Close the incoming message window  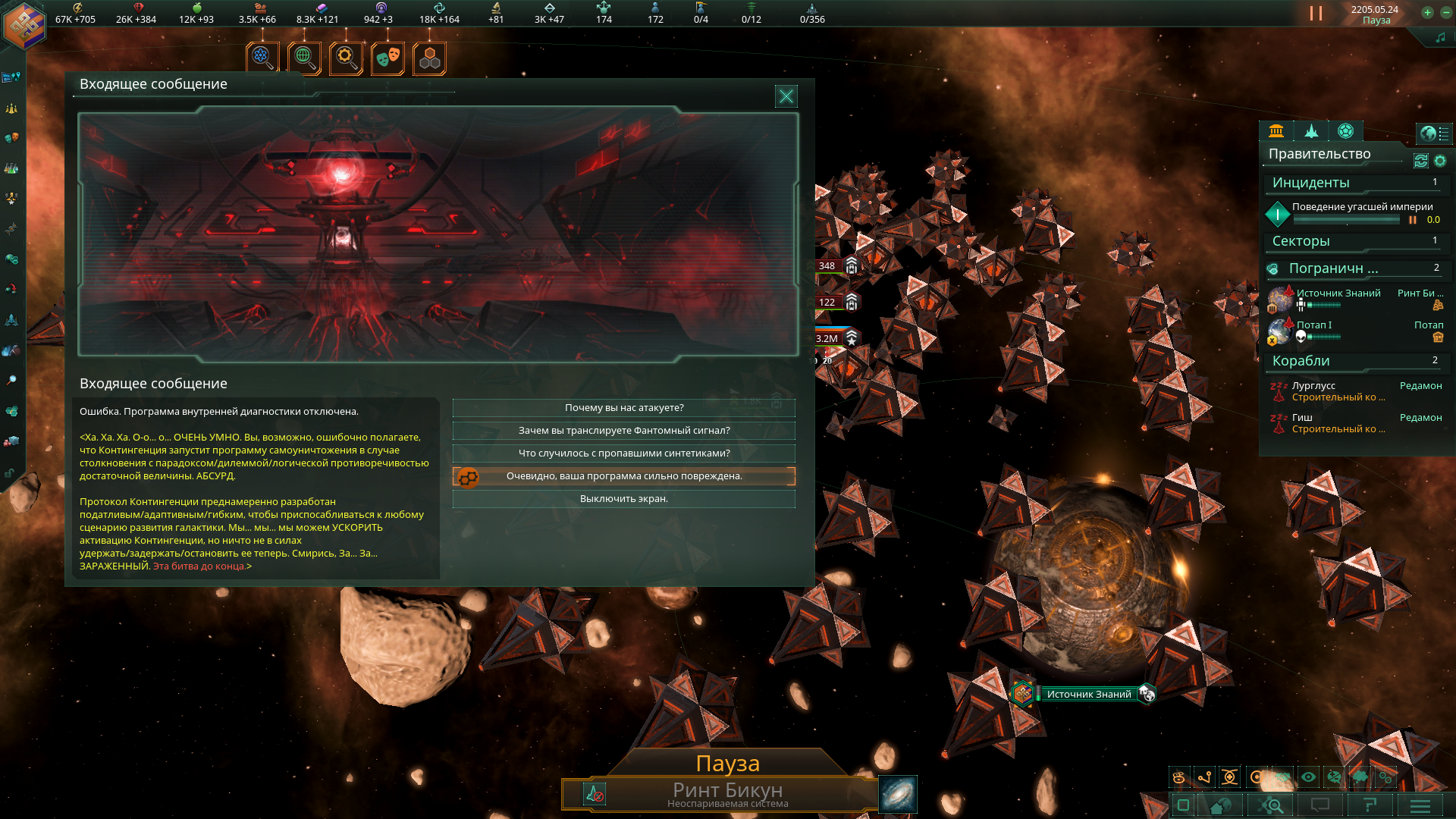786,96
